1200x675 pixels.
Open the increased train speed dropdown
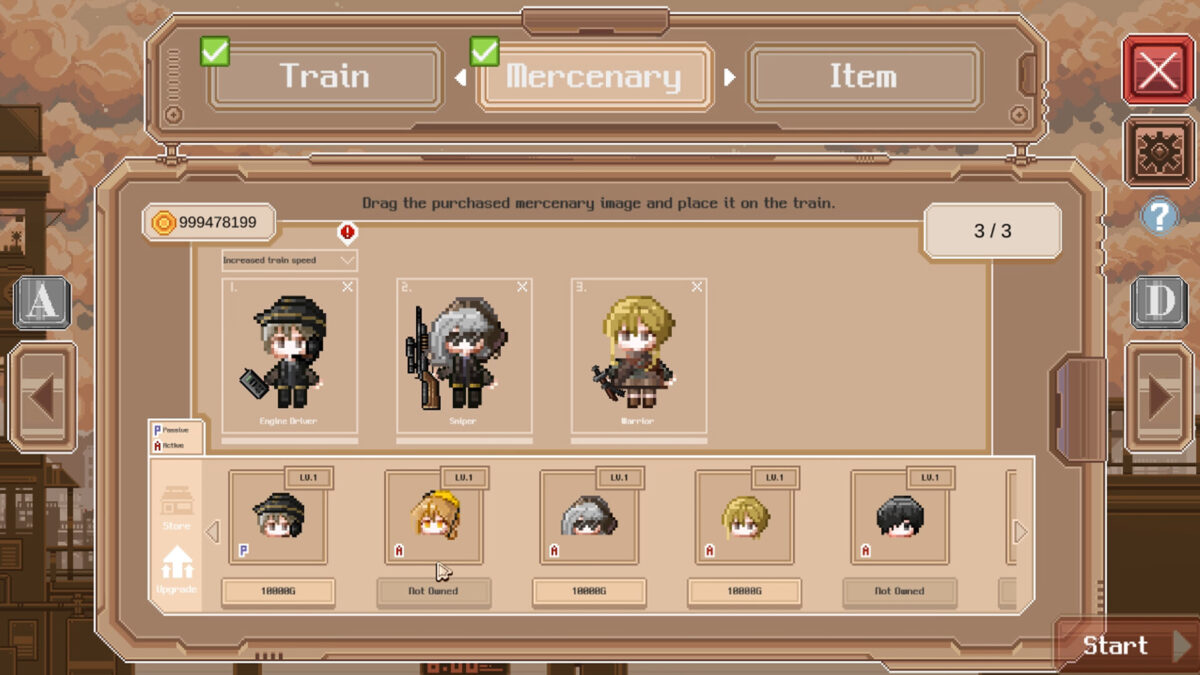(289, 260)
